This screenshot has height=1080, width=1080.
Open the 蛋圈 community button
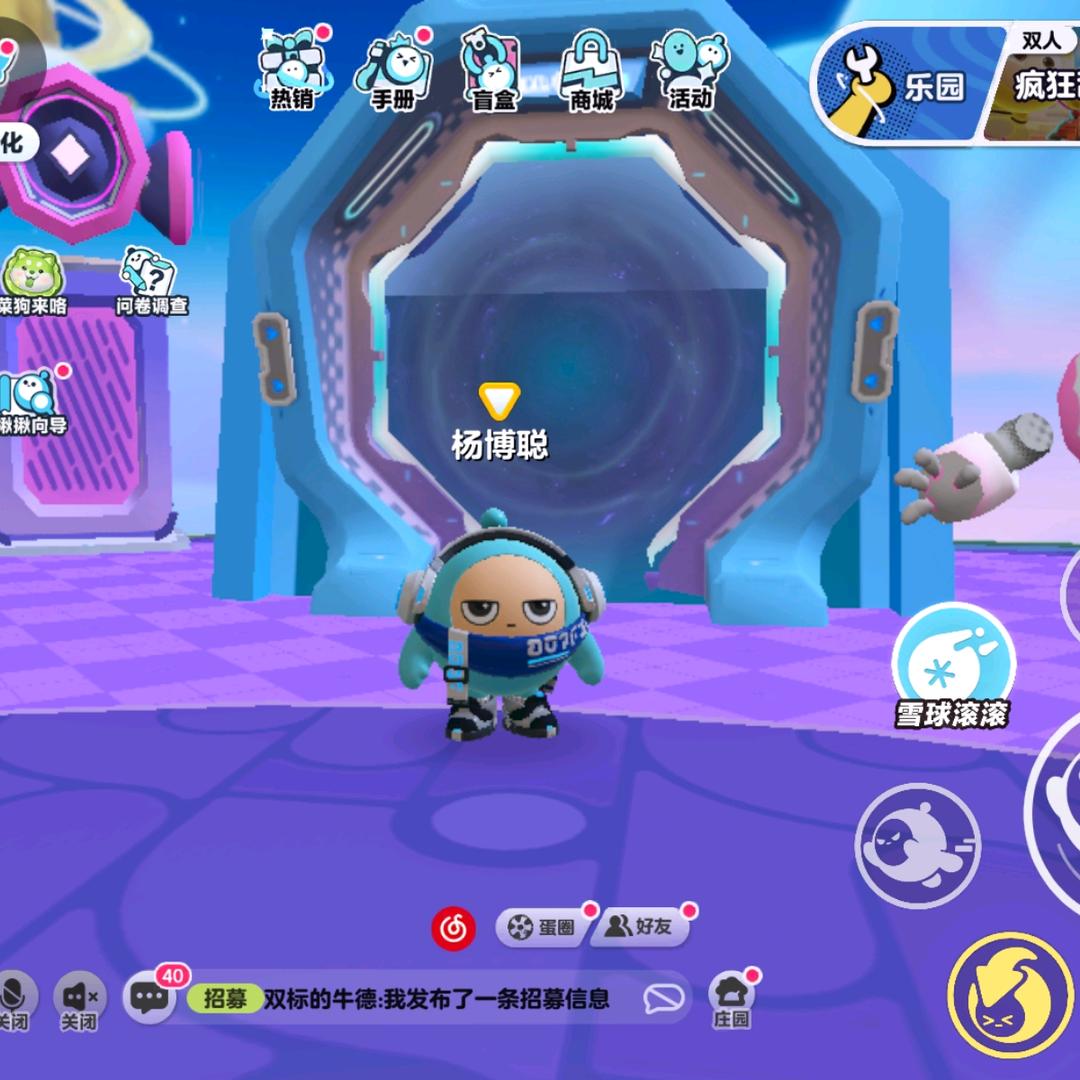(x=543, y=928)
